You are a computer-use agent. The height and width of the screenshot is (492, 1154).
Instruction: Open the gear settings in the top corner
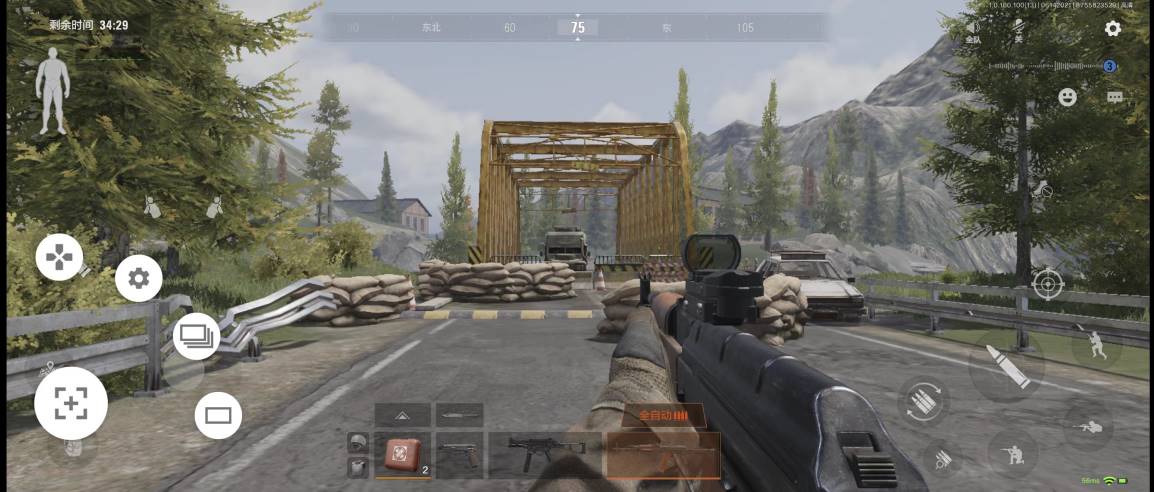click(1112, 29)
